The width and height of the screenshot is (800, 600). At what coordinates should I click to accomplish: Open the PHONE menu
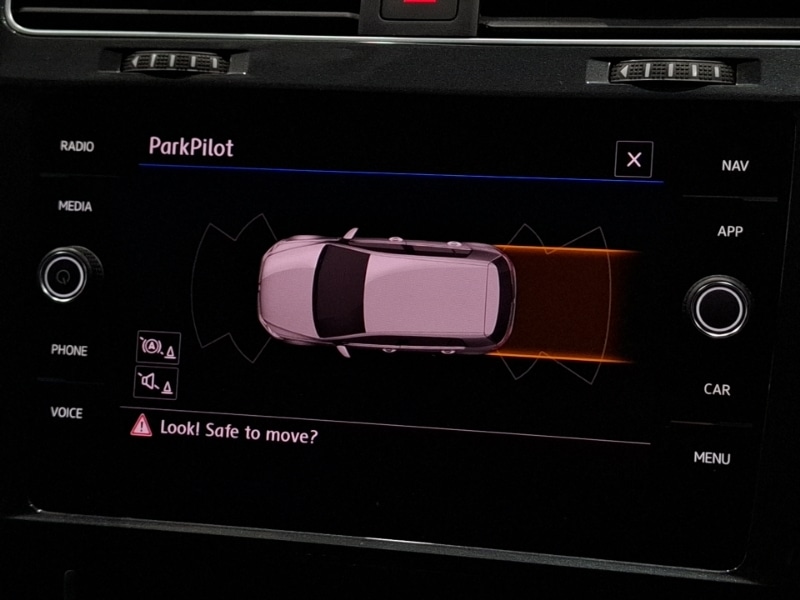(69, 350)
